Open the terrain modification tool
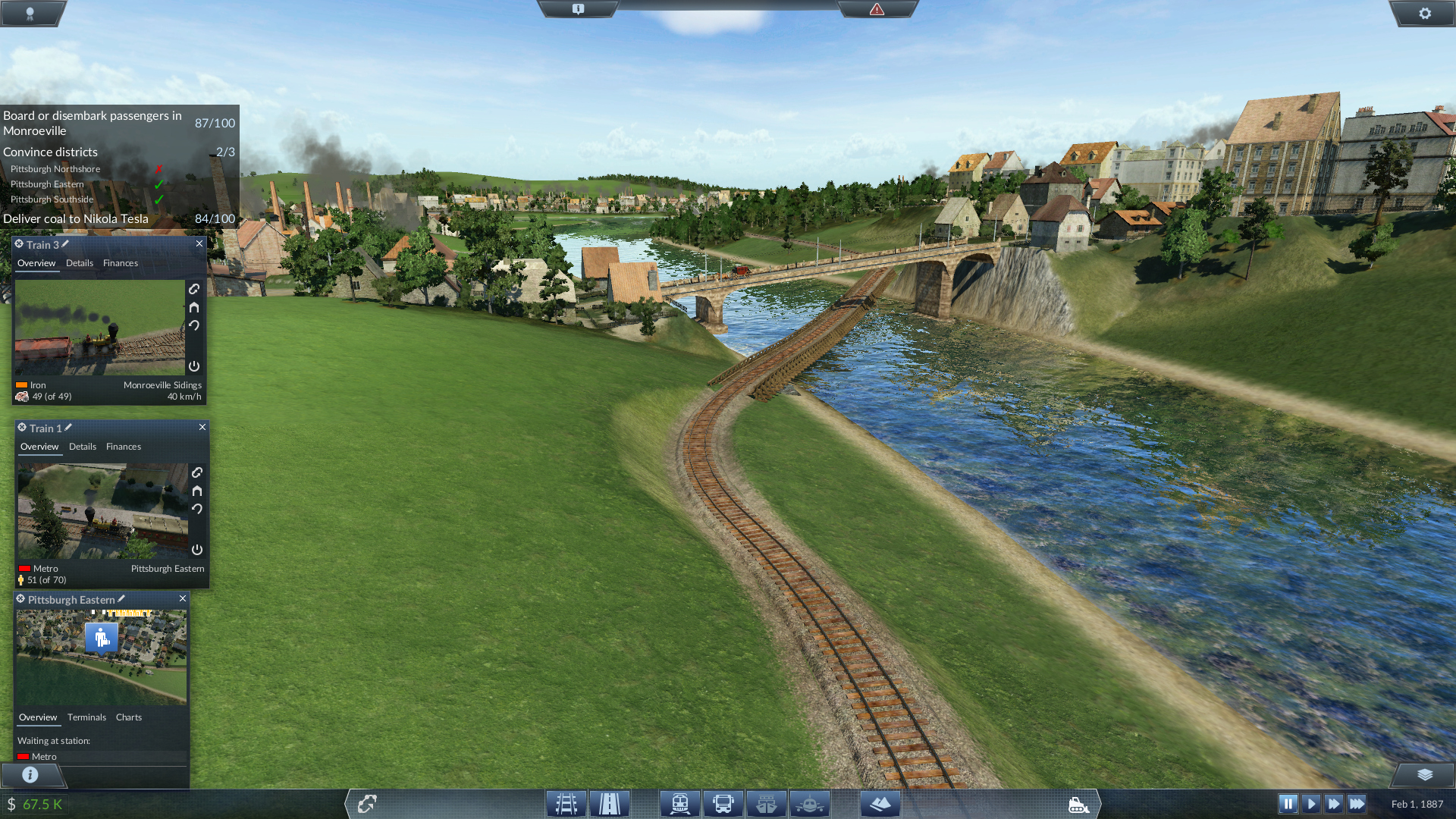This screenshot has width=1456, height=819. pyautogui.click(x=880, y=804)
